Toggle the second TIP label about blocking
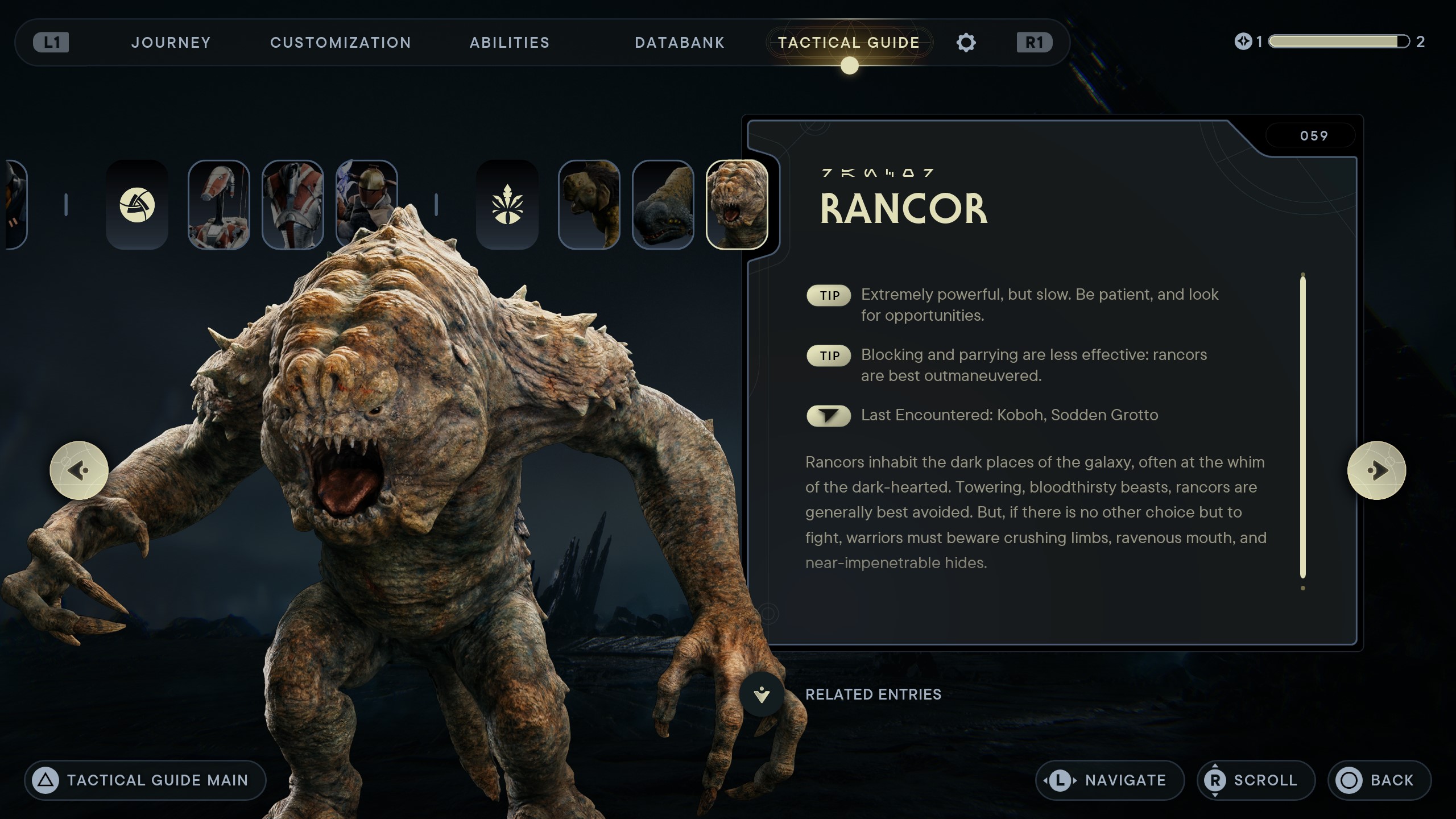The height and width of the screenshot is (819, 1456). [829, 355]
